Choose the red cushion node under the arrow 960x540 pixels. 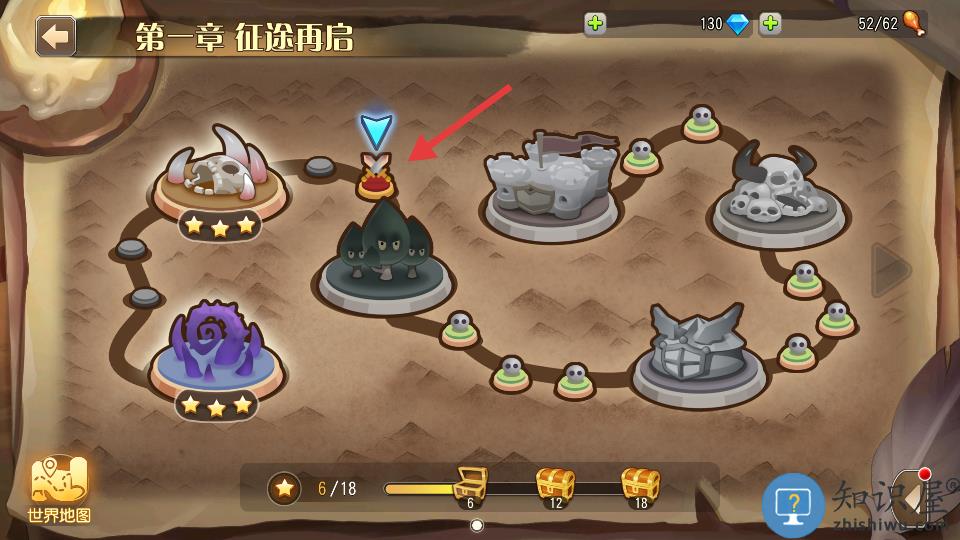point(377,182)
